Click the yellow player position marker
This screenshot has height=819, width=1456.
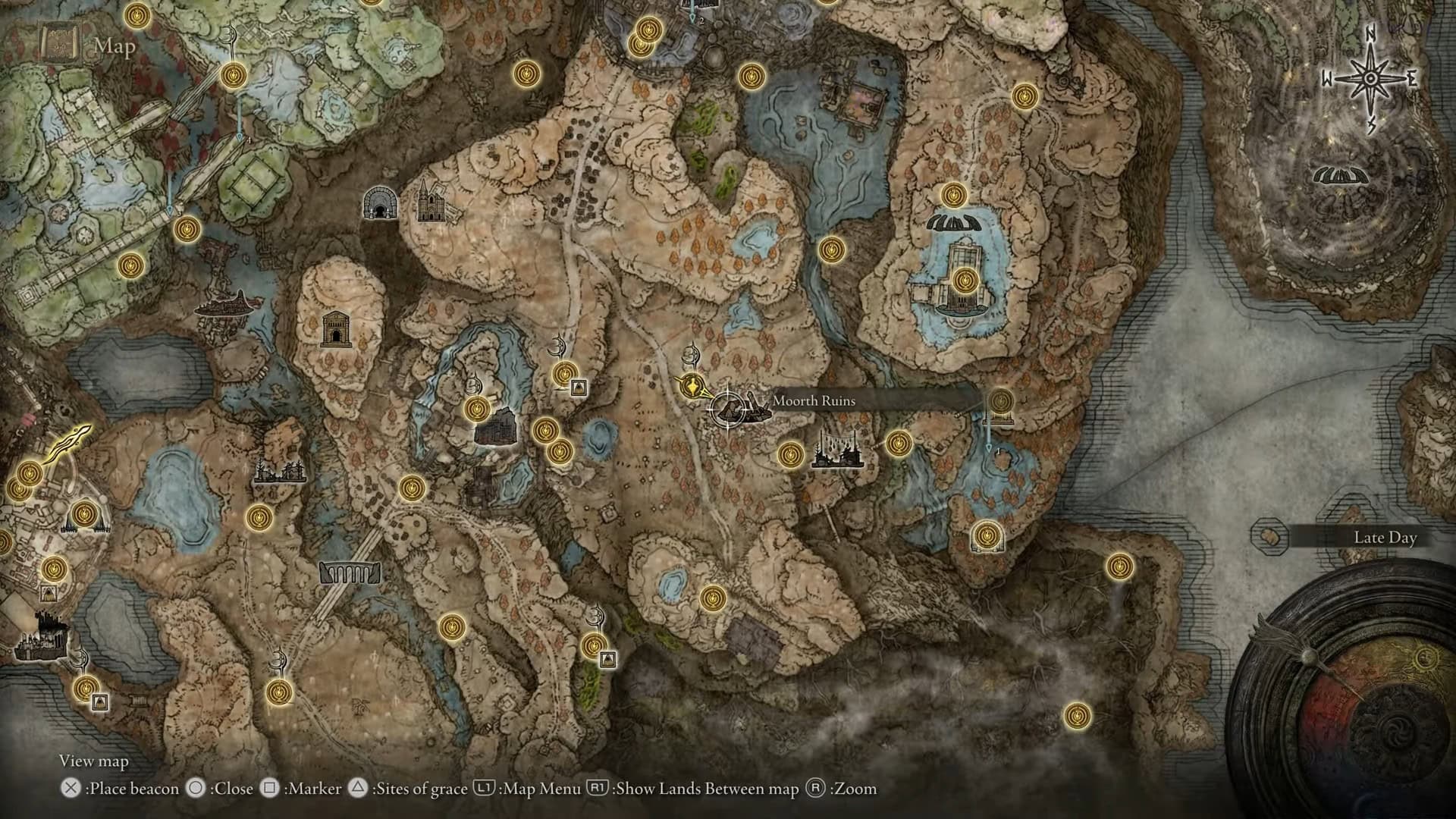(692, 385)
